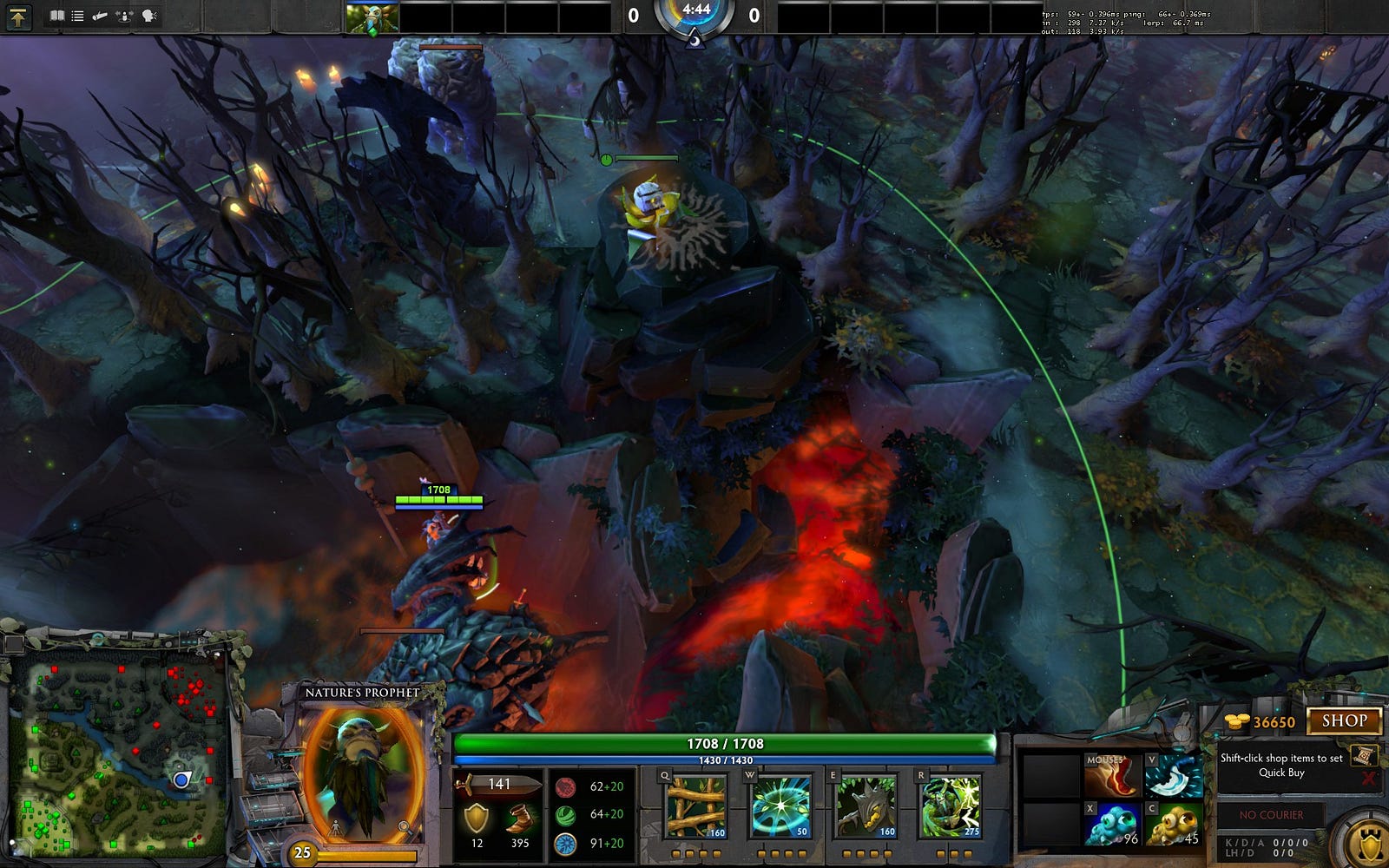Open the book icon in top bar

click(x=57, y=16)
